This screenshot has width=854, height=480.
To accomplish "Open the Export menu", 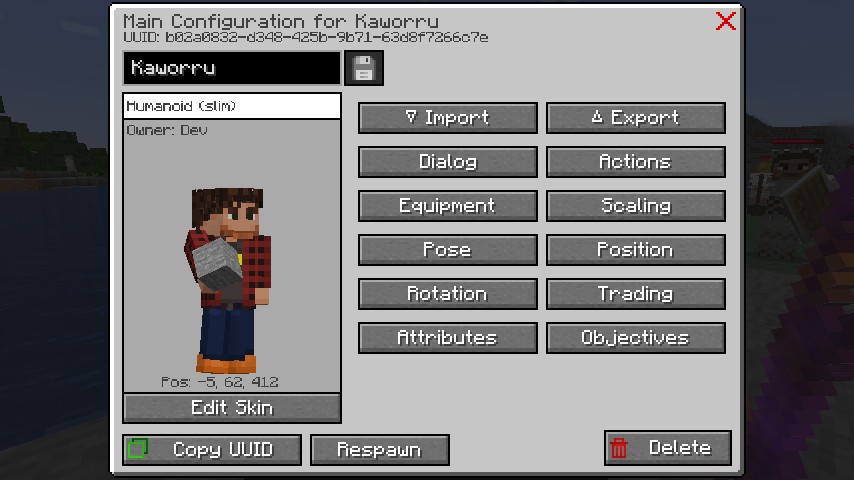I will pyautogui.click(x=635, y=118).
